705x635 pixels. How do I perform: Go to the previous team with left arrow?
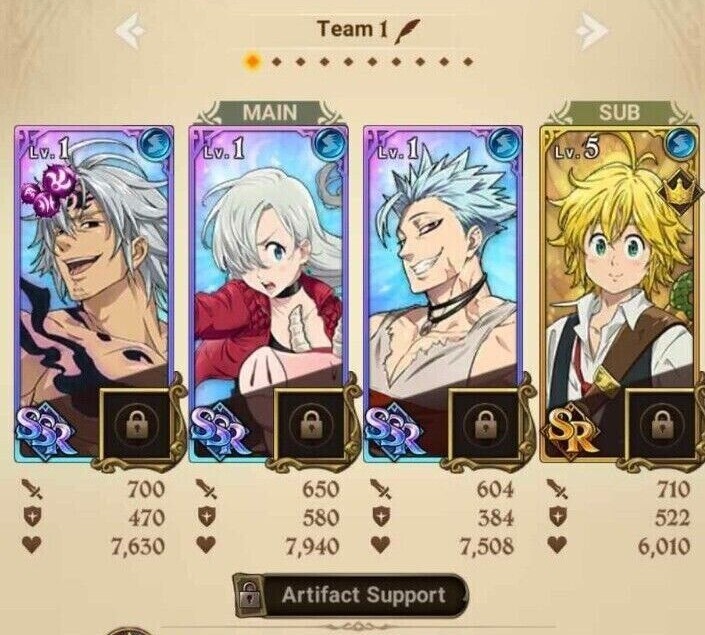[131, 32]
